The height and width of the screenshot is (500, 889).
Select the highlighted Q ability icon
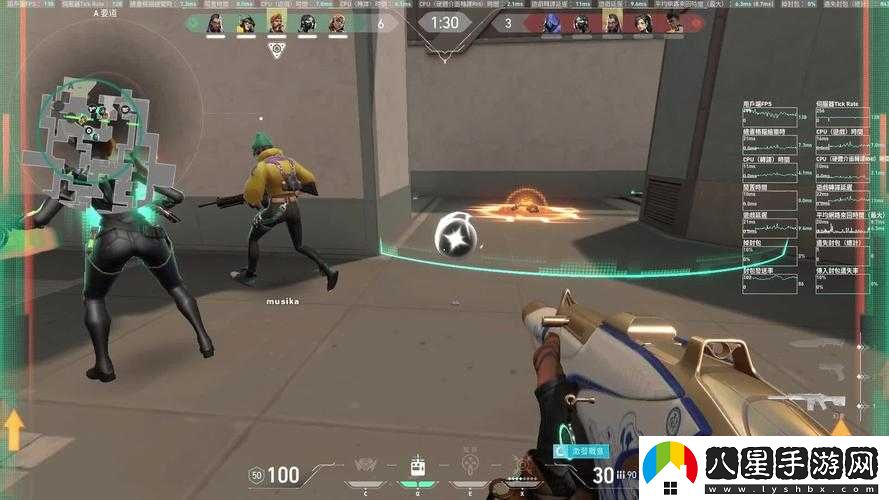coord(419,467)
